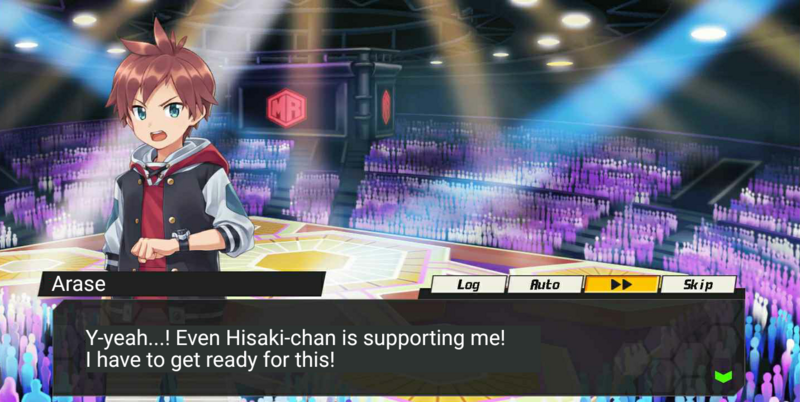The width and height of the screenshot is (800, 402).
Task: Skip the story scene
Action: click(x=698, y=285)
